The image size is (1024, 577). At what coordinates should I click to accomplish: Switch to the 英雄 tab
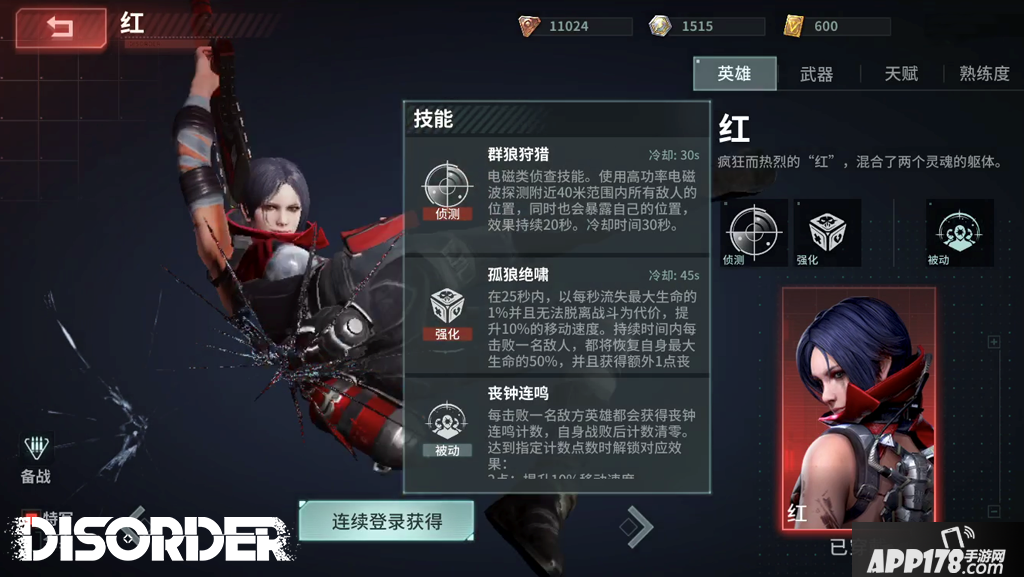[x=734, y=74]
